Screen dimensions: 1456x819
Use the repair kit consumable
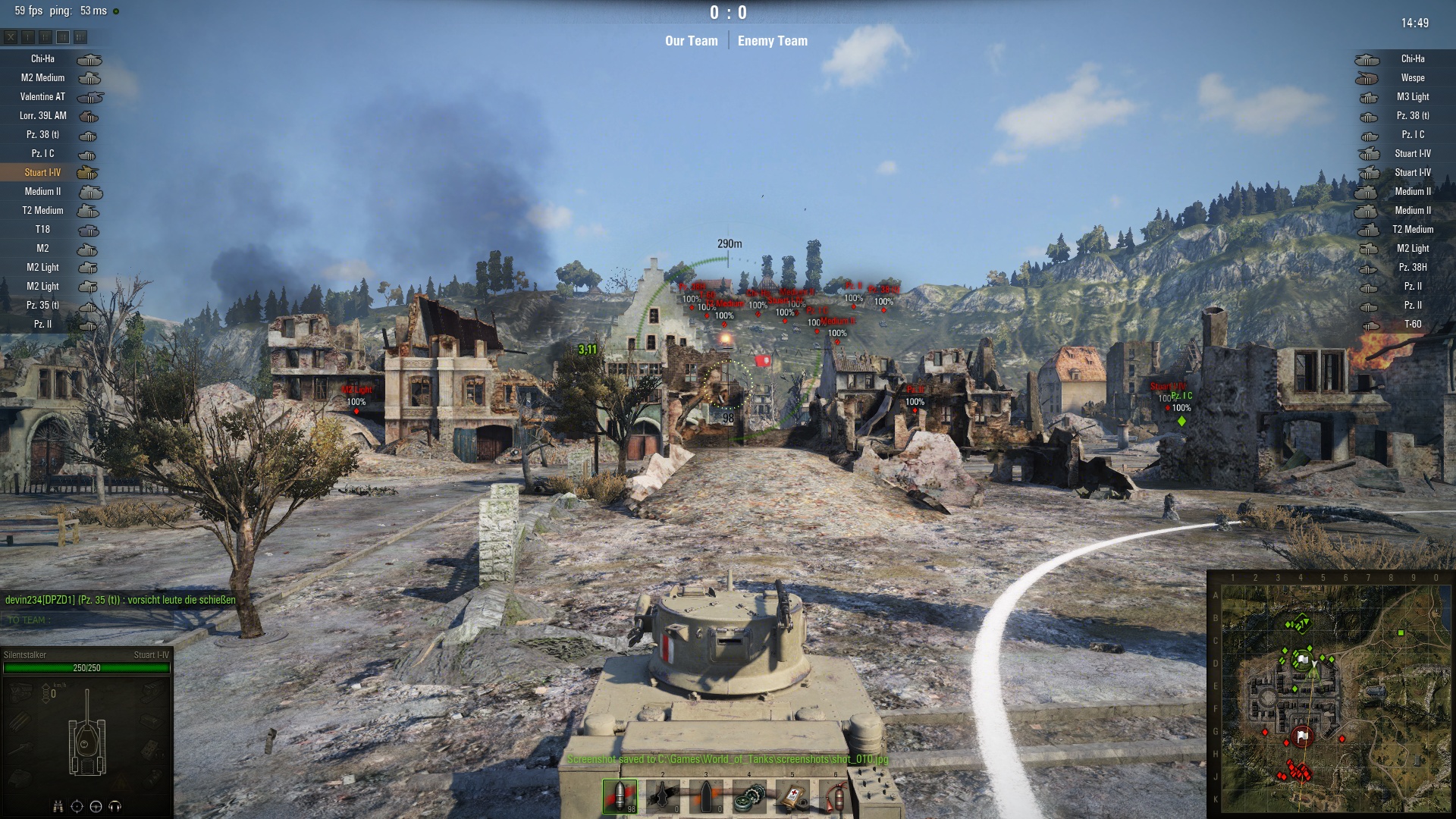pyautogui.click(x=749, y=795)
